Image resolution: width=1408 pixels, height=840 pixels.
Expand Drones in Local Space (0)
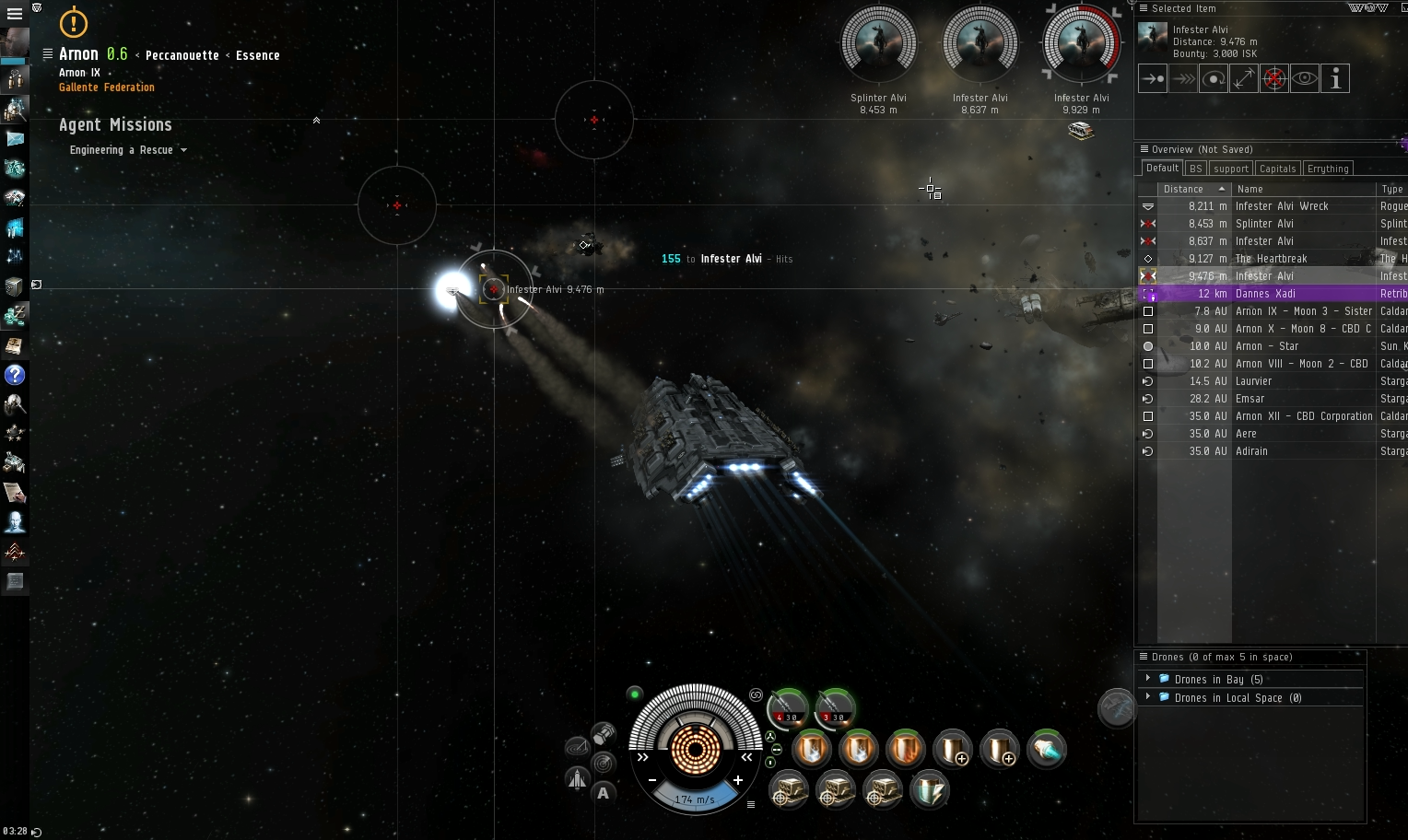(x=1148, y=697)
